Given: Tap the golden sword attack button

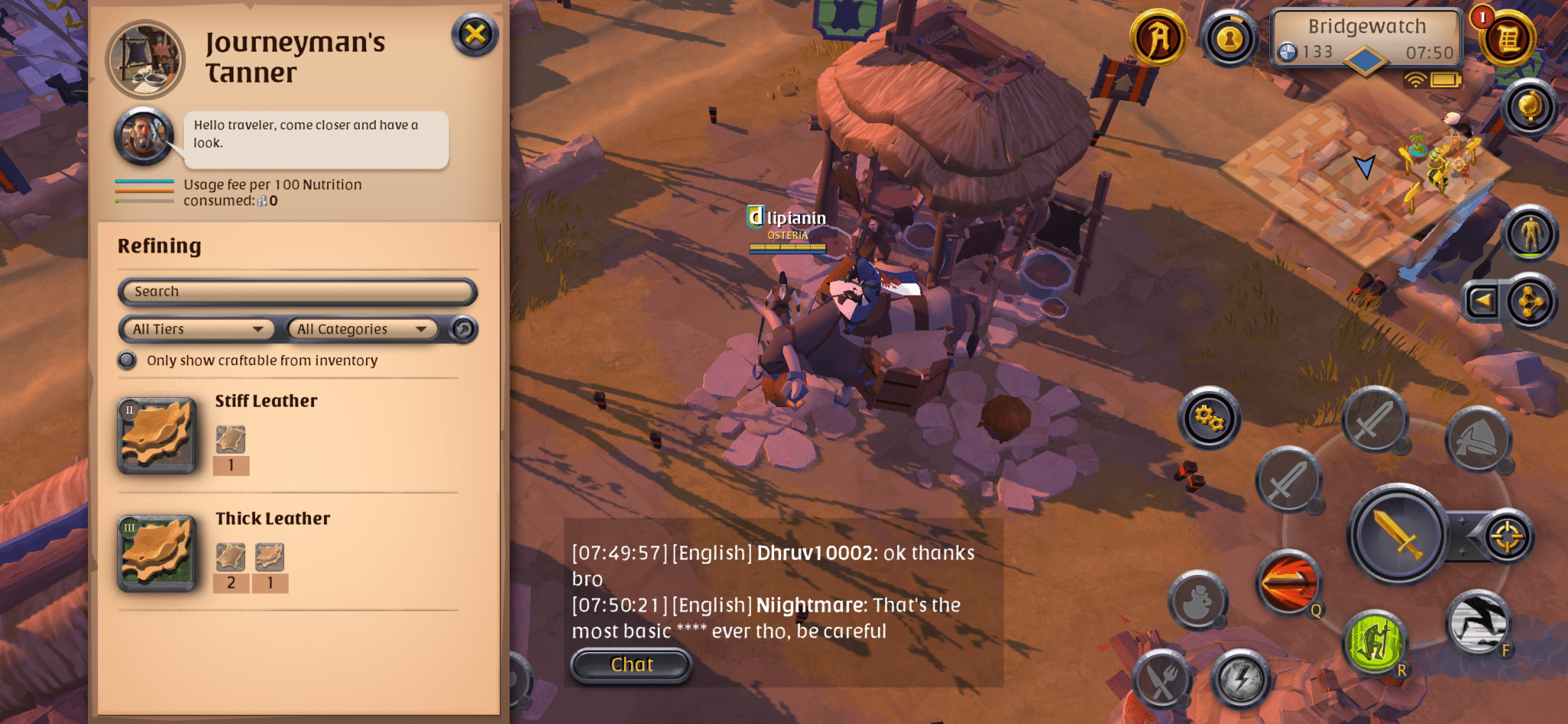Looking at the screenshot, I should [1395, 536].
